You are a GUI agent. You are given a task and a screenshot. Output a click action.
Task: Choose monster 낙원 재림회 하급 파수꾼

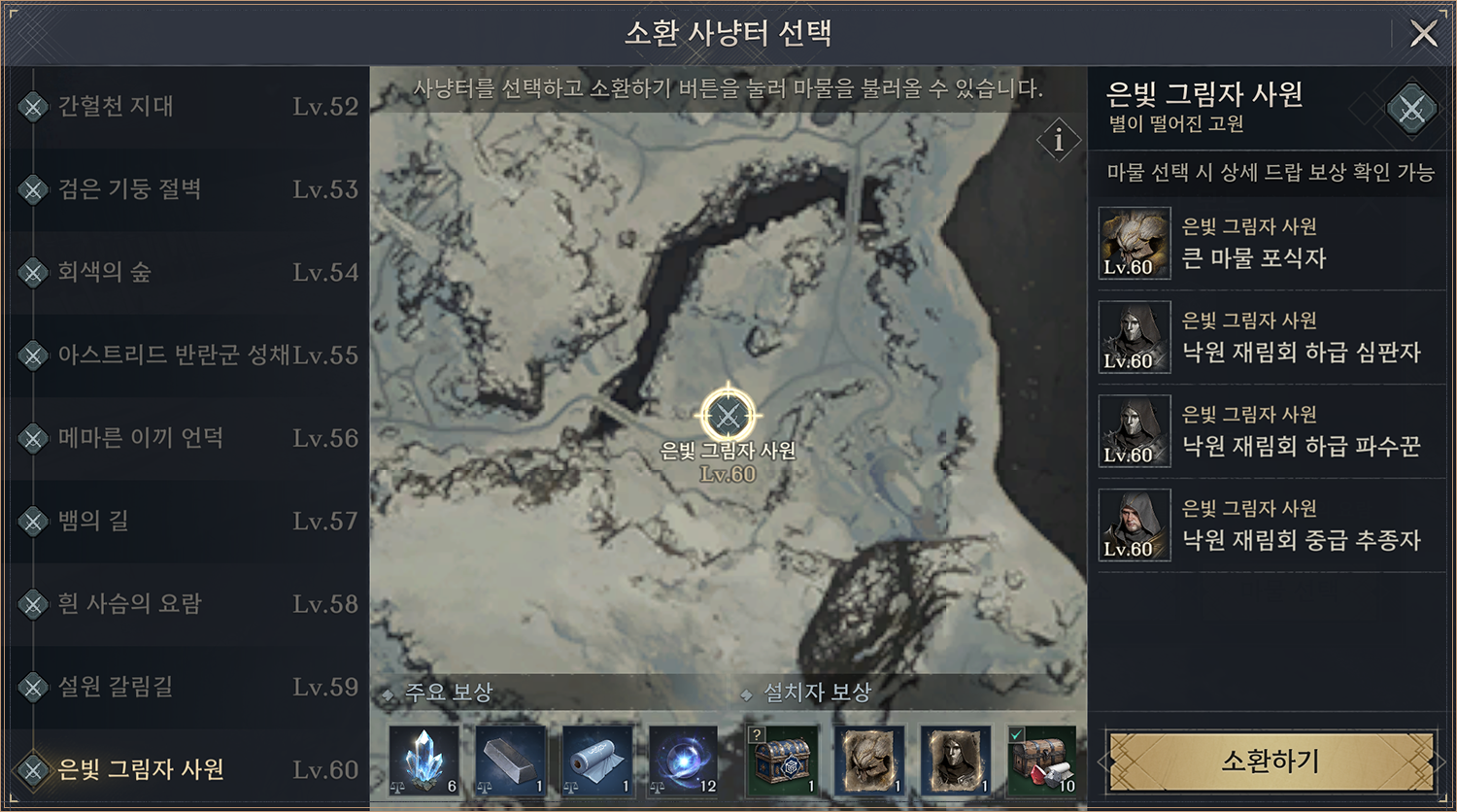pos(1271,432)
